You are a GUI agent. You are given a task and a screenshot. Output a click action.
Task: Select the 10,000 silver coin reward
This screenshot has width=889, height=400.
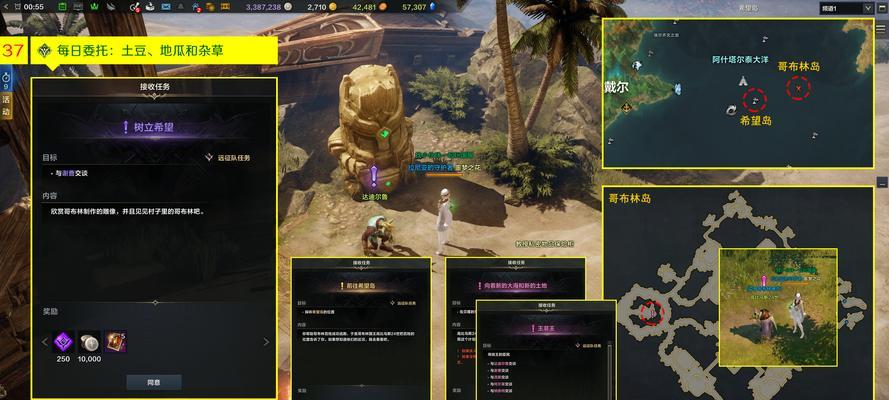[x=91, y=341]
